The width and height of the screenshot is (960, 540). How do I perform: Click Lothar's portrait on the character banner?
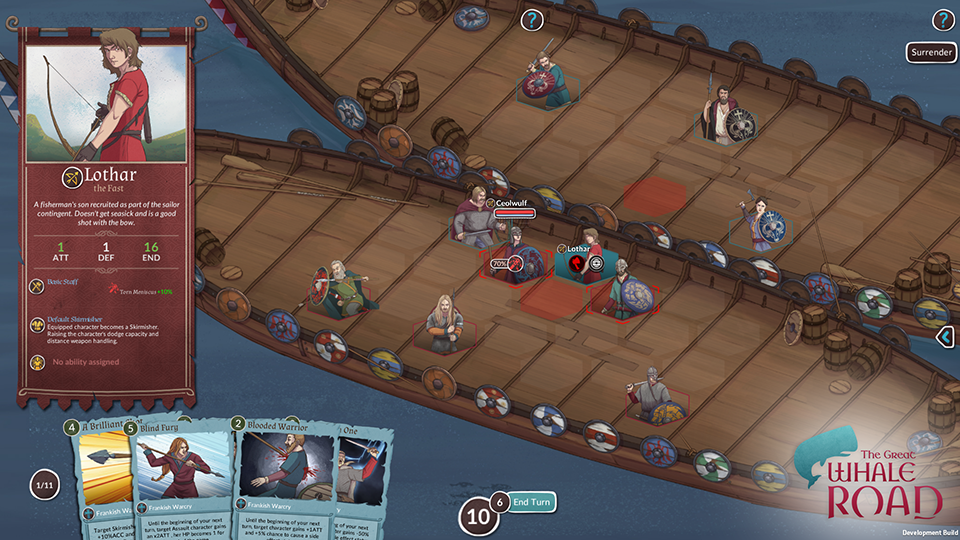coord(97,95)
